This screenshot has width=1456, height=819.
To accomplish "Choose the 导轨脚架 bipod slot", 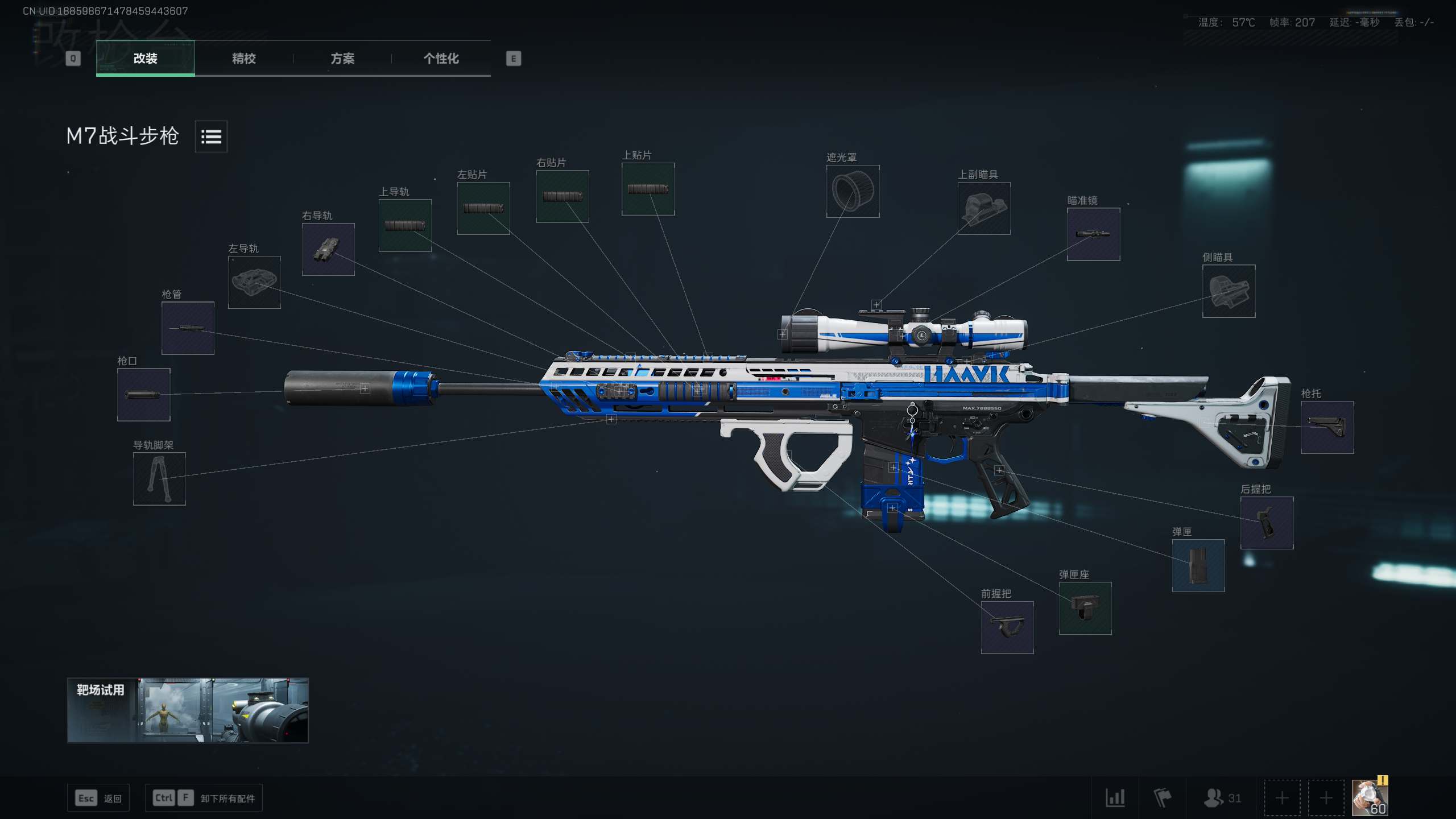I will click(x=159, y=479).
